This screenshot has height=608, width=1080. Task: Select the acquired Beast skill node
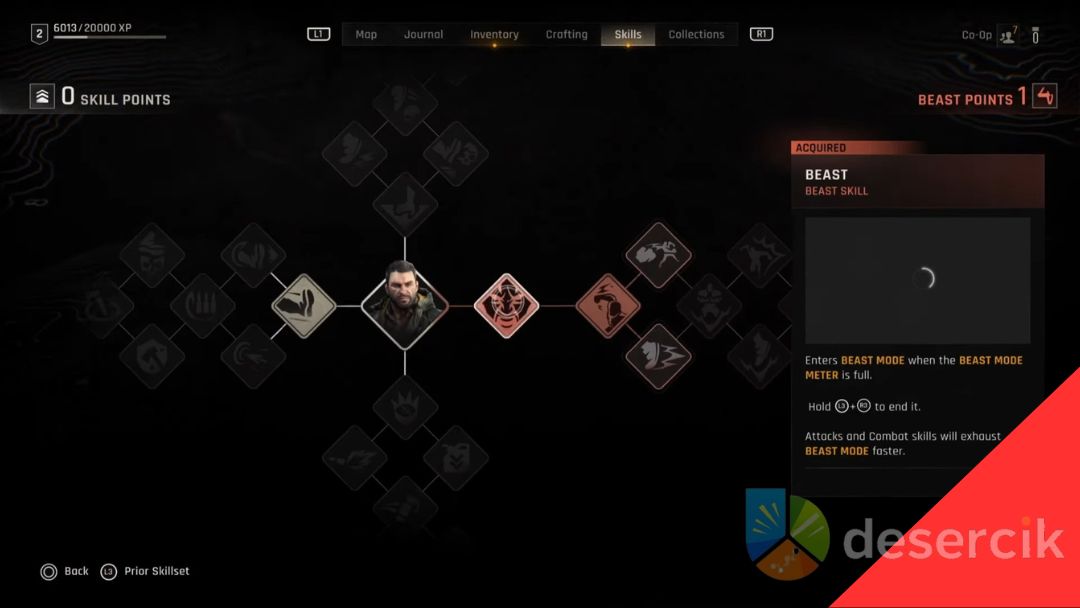506,306
